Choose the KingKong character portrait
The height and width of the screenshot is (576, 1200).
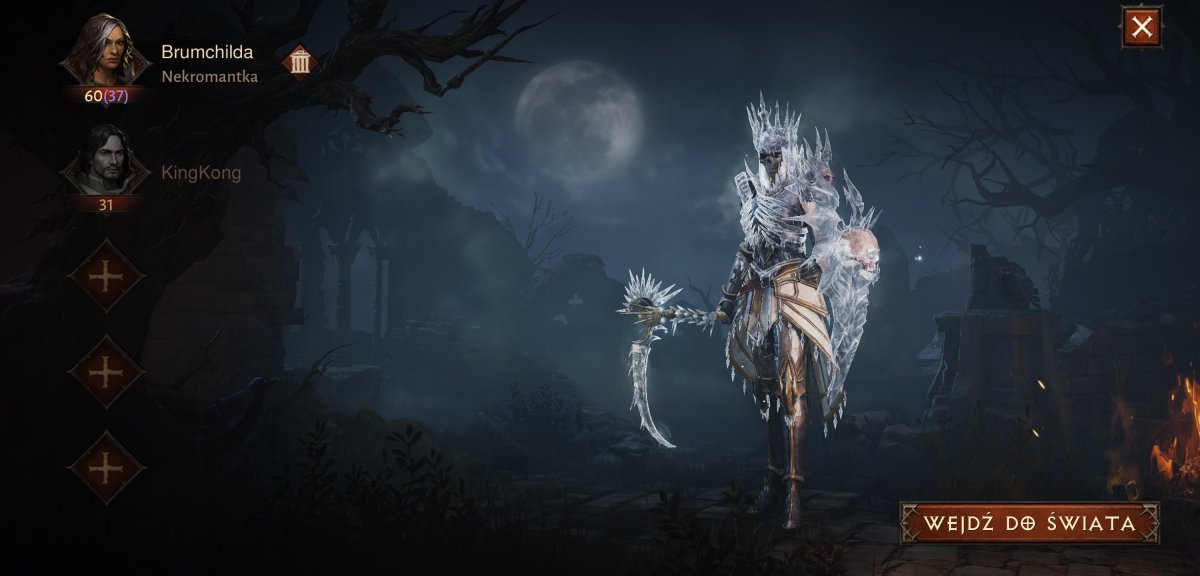[105, 161]
